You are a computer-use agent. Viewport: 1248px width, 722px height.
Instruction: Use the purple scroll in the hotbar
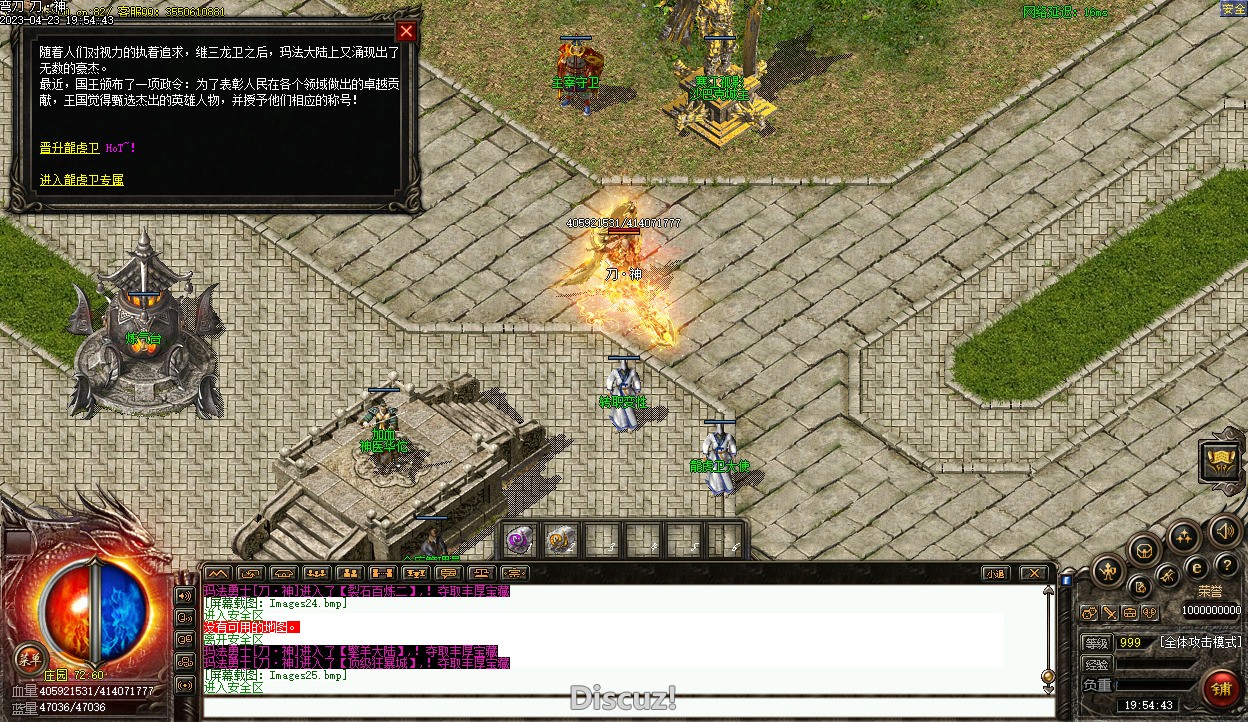519,541
